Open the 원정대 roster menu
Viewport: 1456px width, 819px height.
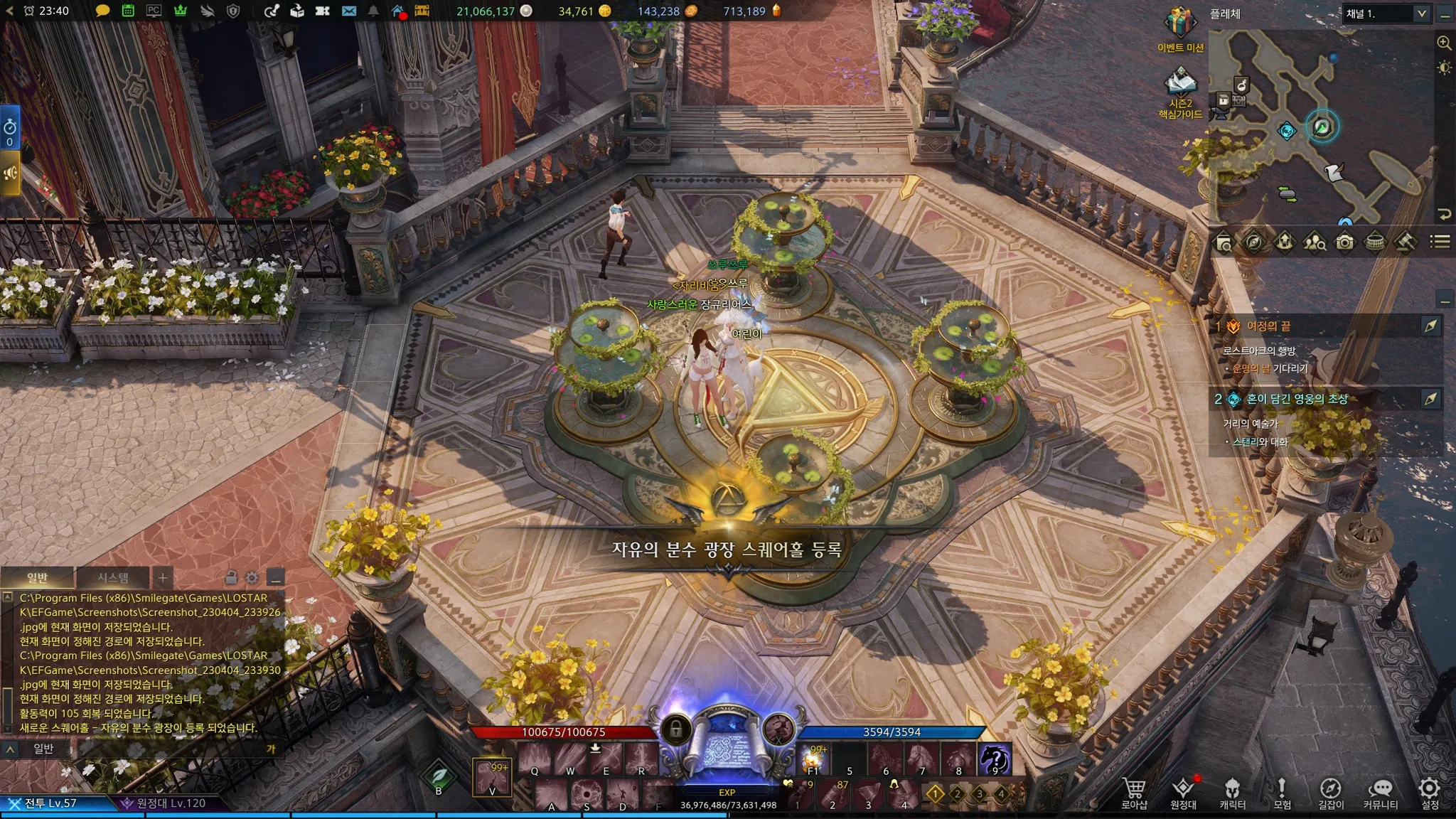[1183, 792]
